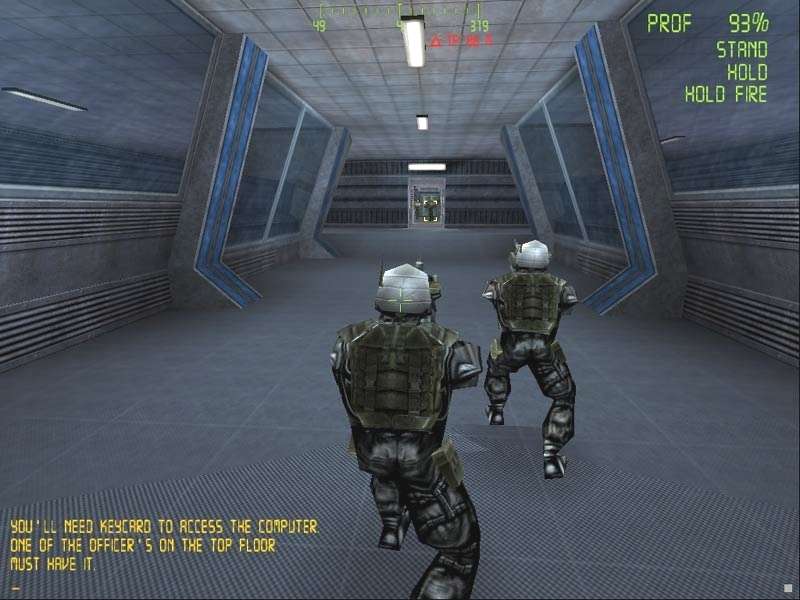
Task: Select the STAND stance indicator
Action: [x=741, y=50]
